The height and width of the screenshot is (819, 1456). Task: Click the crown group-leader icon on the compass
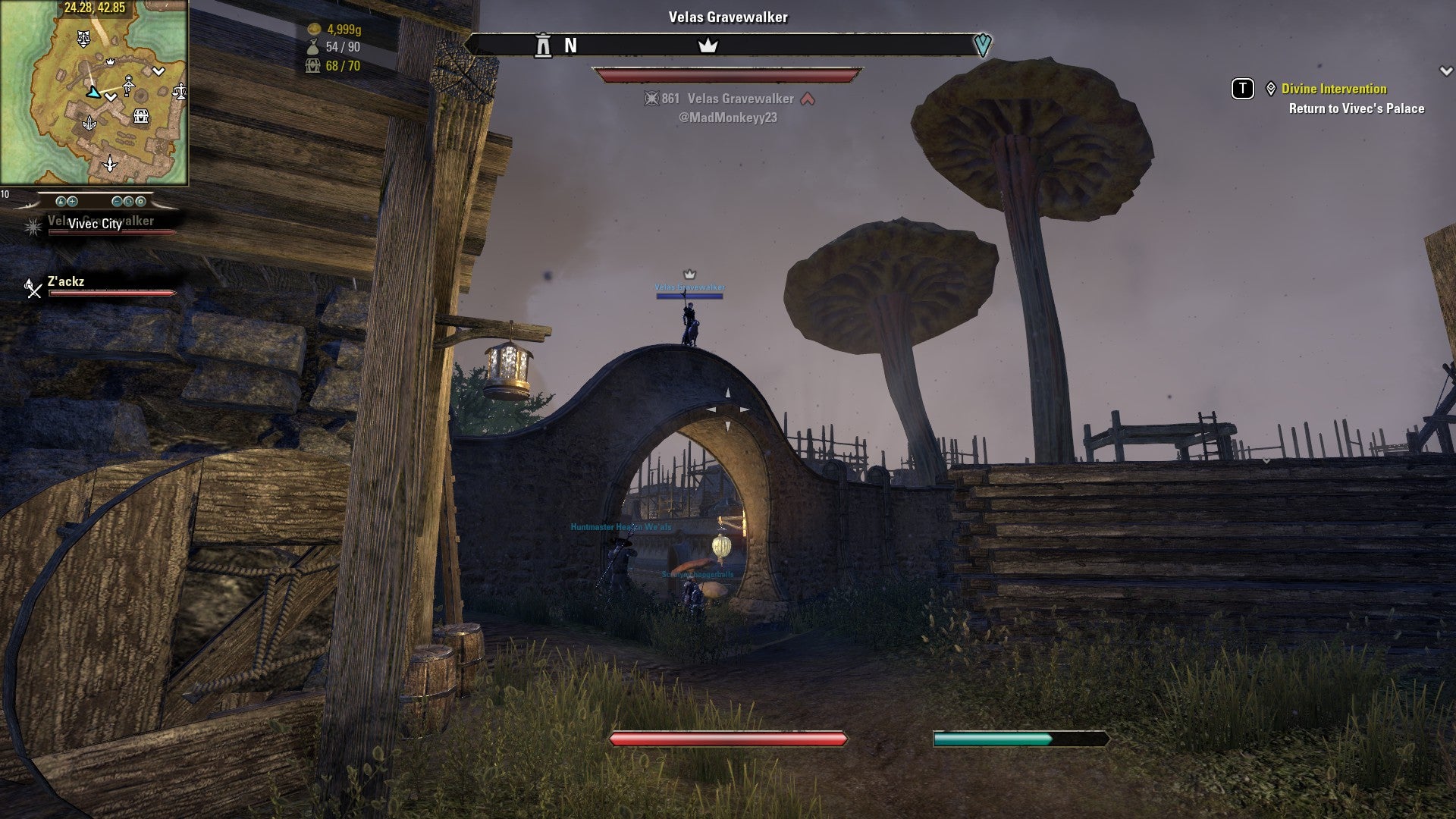pos(708,45)
